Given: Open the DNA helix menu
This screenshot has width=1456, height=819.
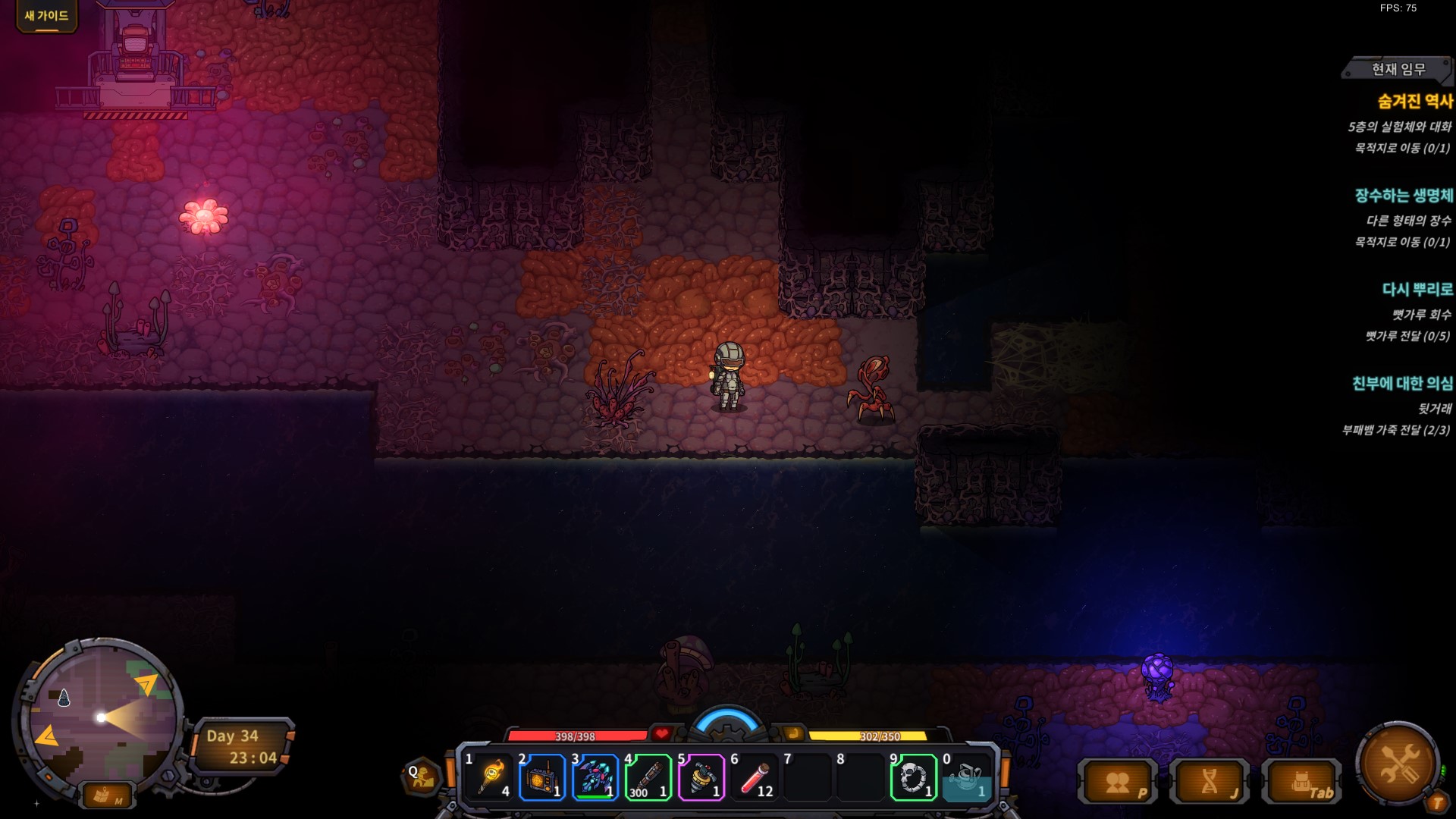Looking at the screenshot, I should [x=1210, y=783].
